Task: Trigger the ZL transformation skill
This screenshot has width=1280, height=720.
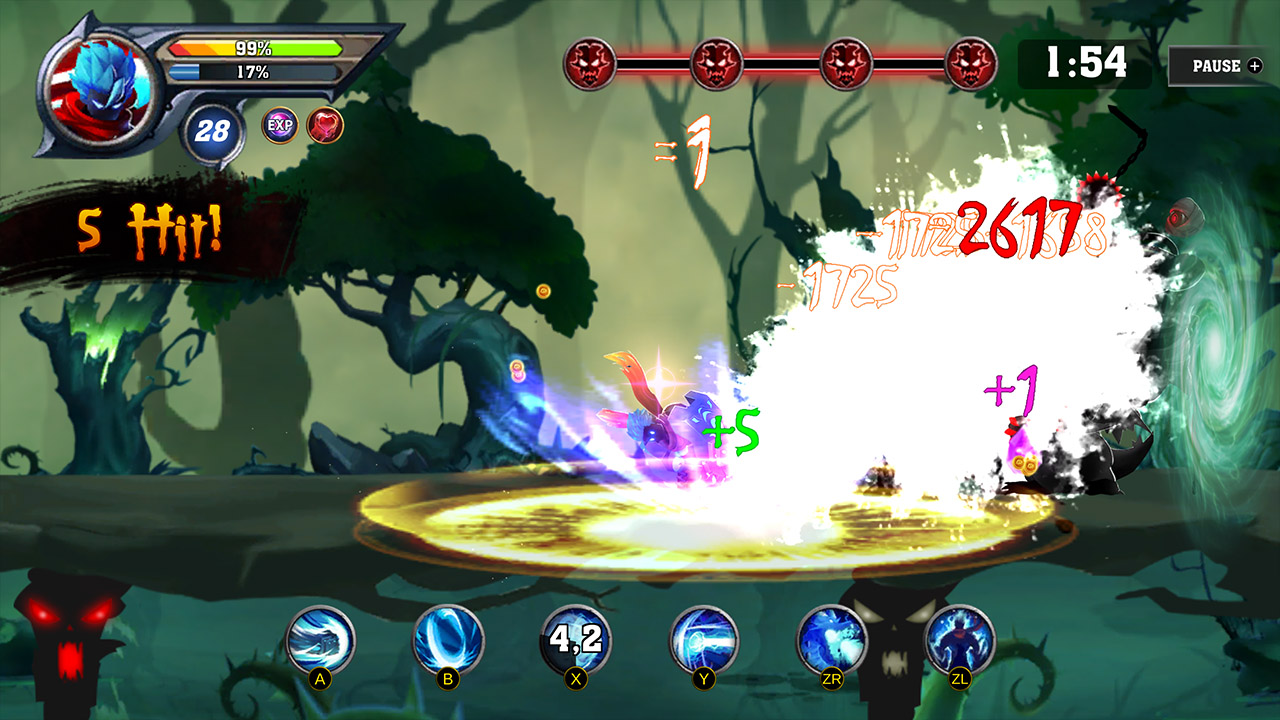Action: (961, 638)
